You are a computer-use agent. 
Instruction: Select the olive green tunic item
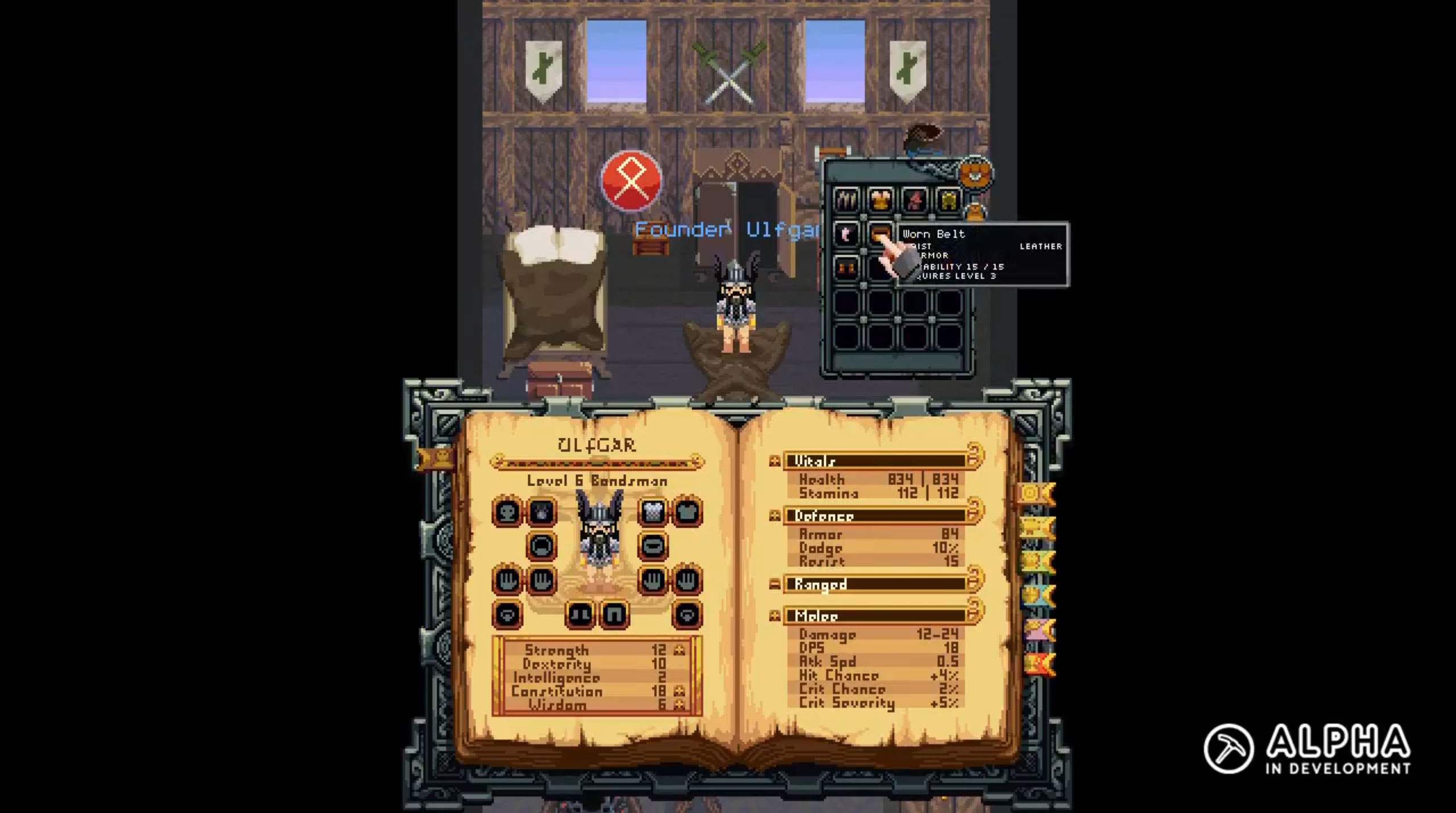tap(948, 200)
